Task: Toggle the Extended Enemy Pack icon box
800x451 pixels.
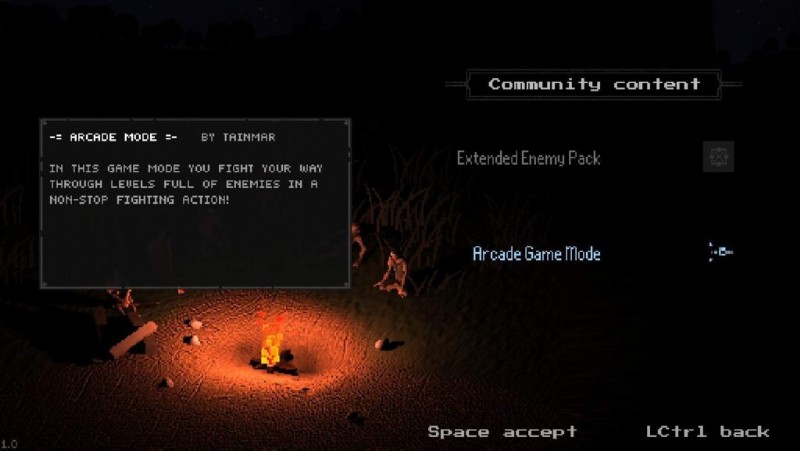Action: [x=718, y=157]
